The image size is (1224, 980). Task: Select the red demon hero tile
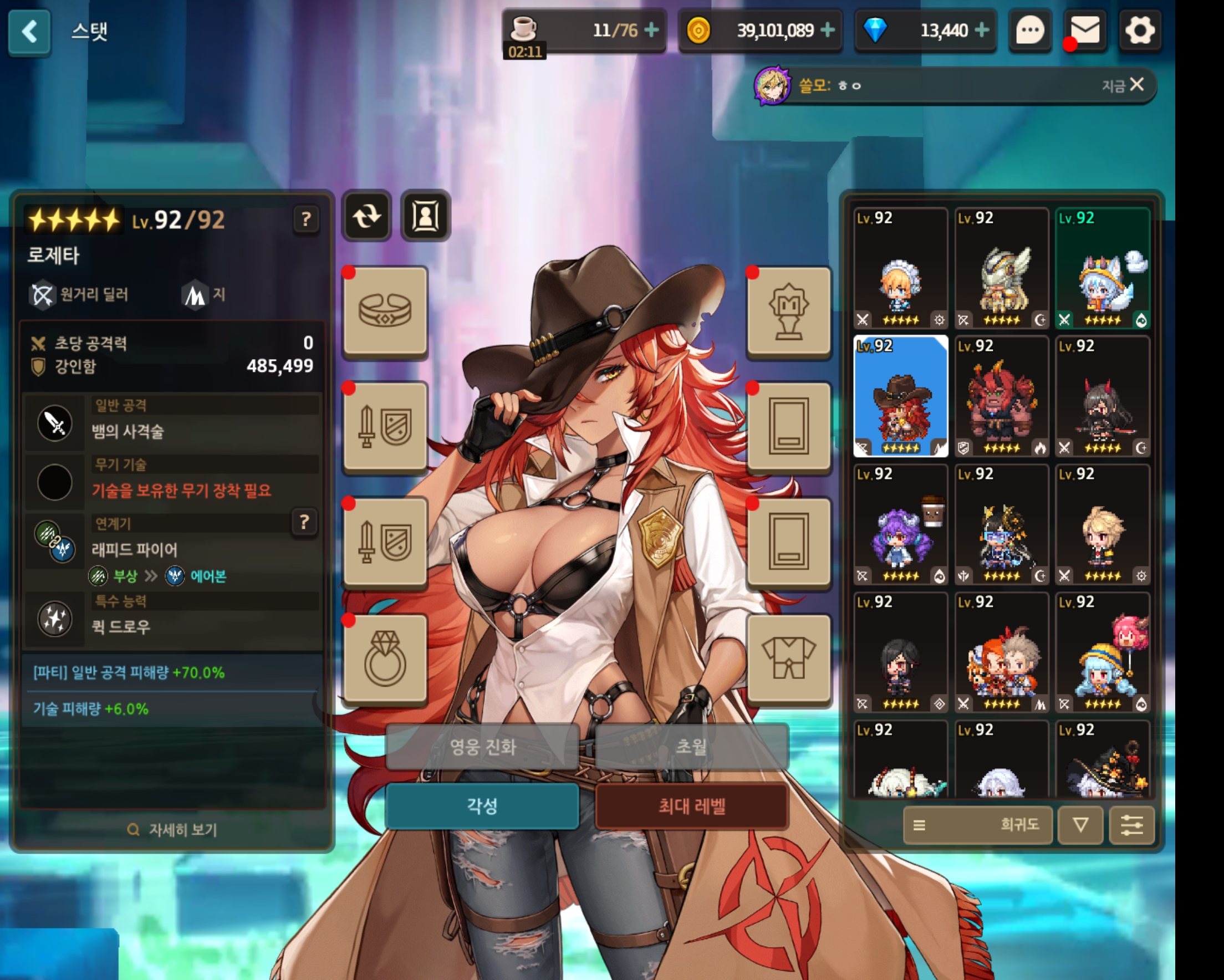(x=1001, y=396)
